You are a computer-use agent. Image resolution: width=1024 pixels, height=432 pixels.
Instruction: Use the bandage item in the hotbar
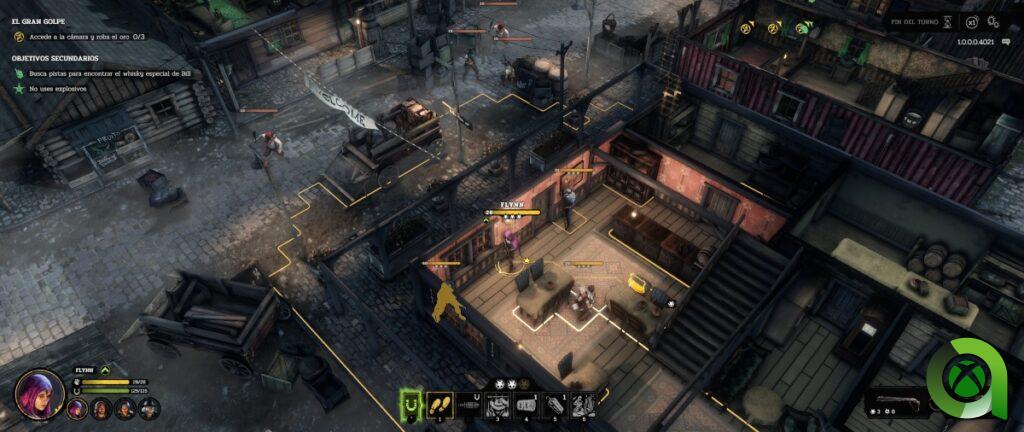[526, 405]
